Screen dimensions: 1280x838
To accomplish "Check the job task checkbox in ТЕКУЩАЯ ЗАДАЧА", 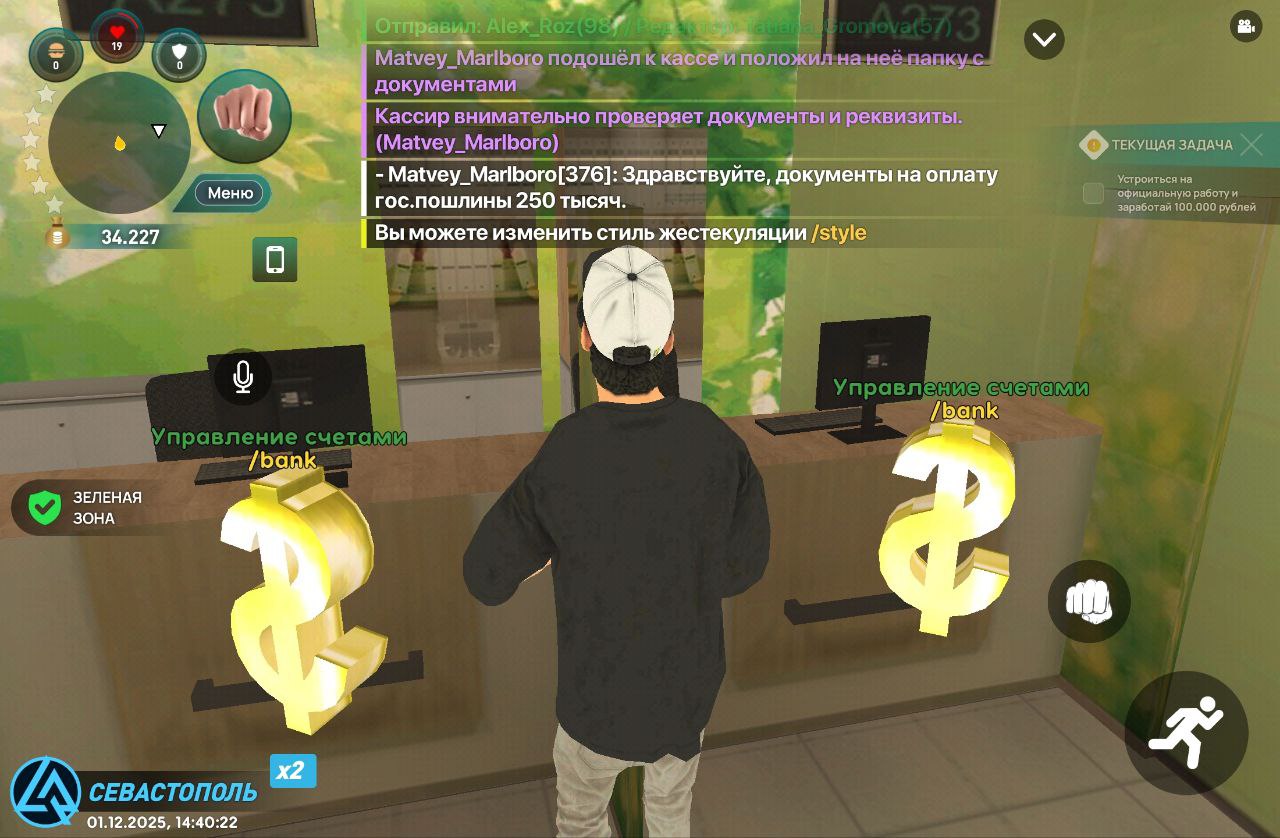I will pyautogui.click(x=1092, y=194).
